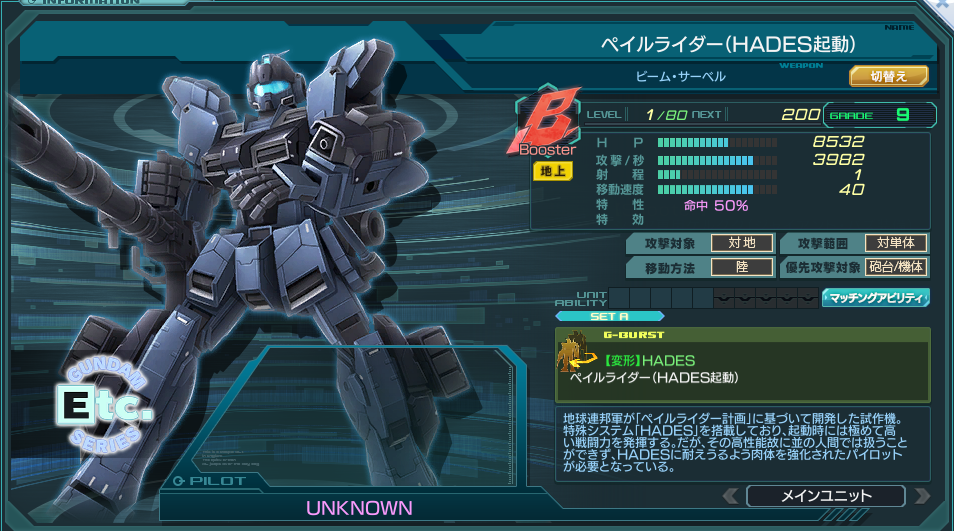Click the G-Burst transformation mech icon
This screenshot has height=531, width=954.
point(575,357)
